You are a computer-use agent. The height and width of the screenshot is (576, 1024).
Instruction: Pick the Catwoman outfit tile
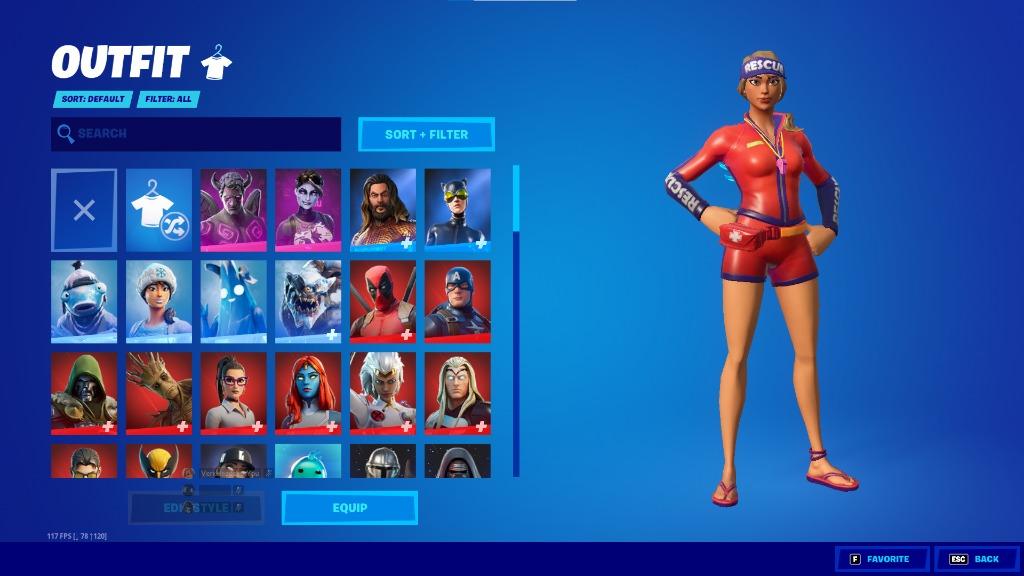tap(457, 208)
